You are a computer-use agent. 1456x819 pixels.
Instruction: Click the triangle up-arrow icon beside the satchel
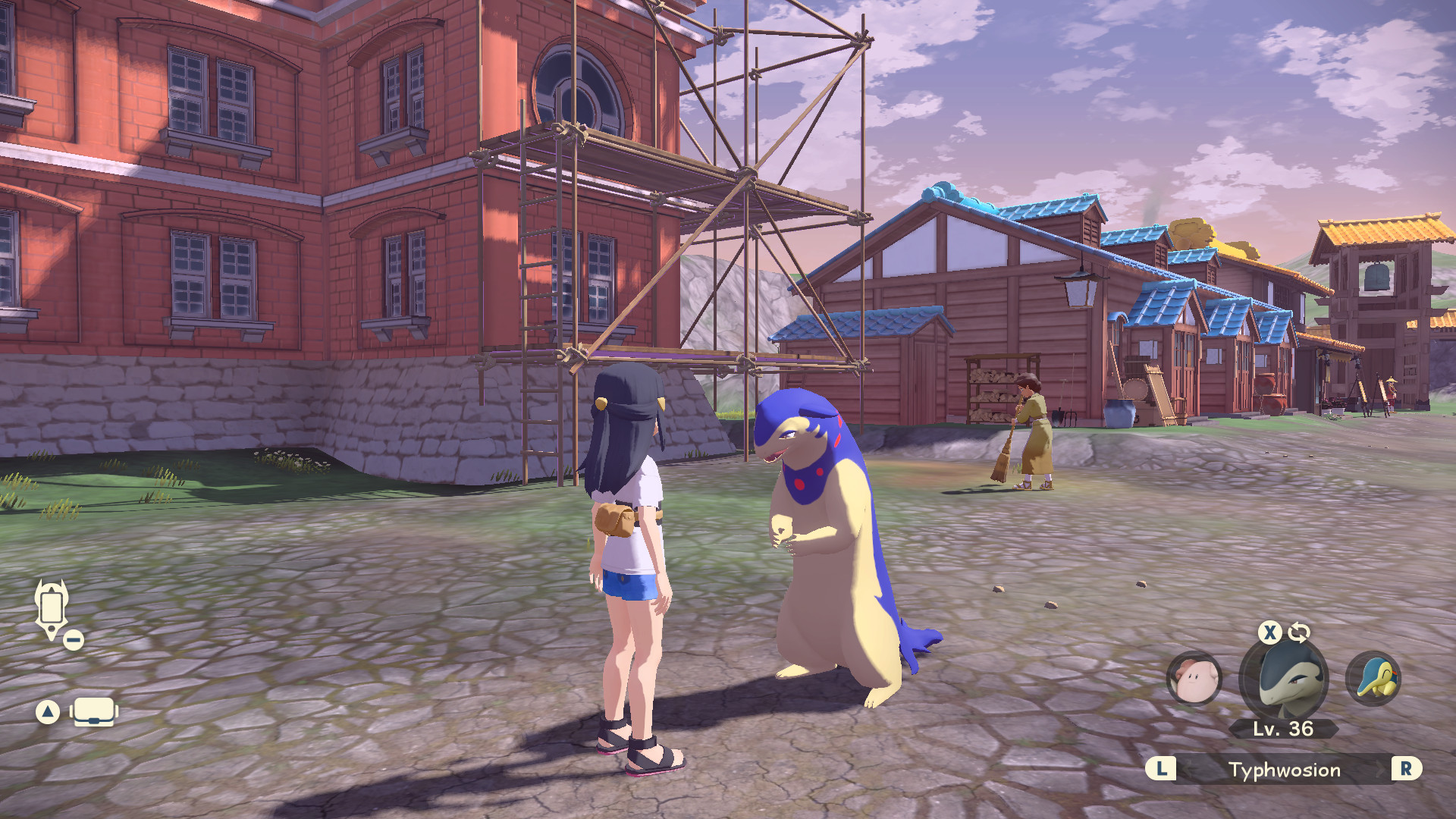(47, 713)
